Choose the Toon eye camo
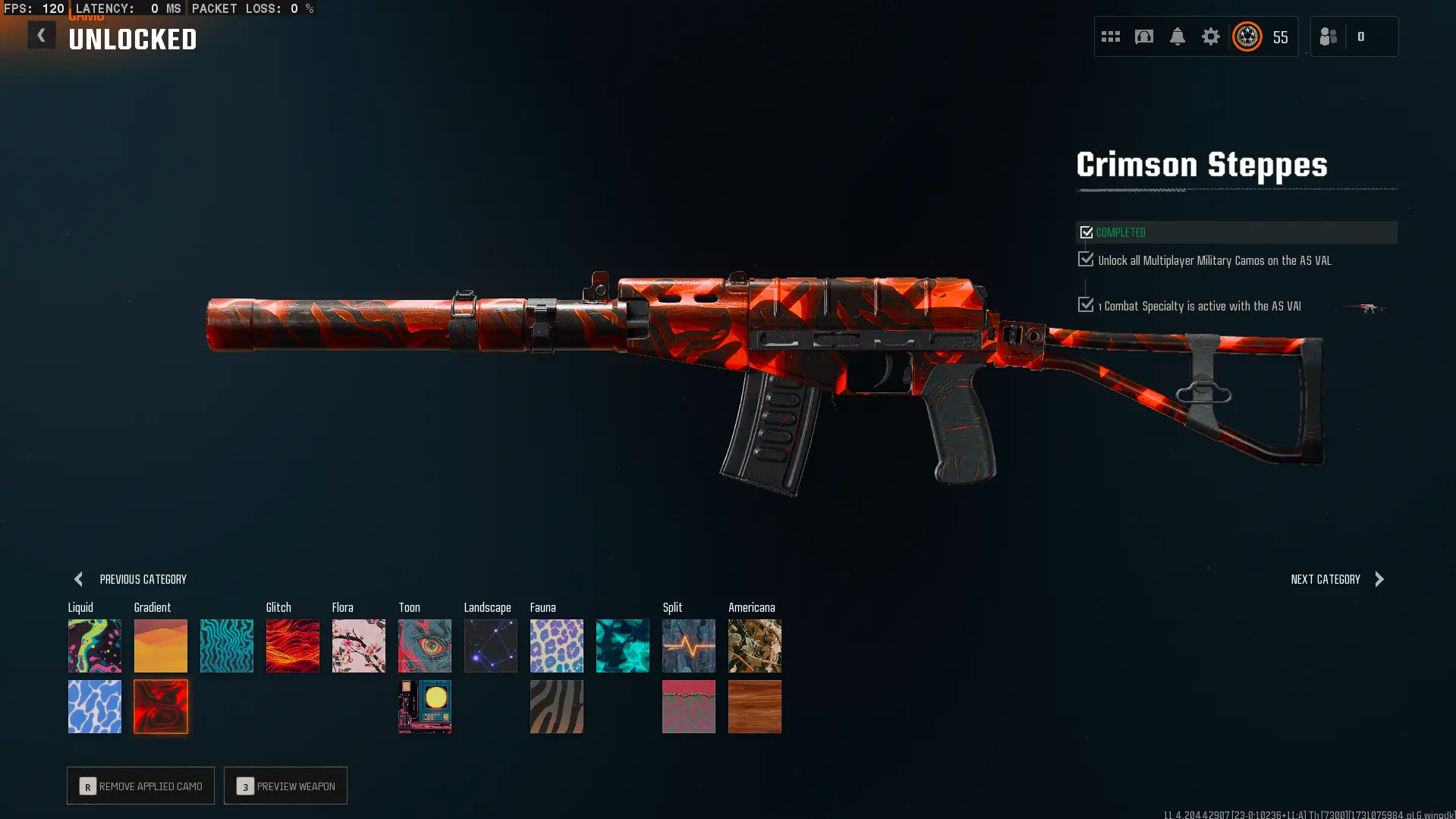Screen dimensions: 1456x819 tap(425, 646)
